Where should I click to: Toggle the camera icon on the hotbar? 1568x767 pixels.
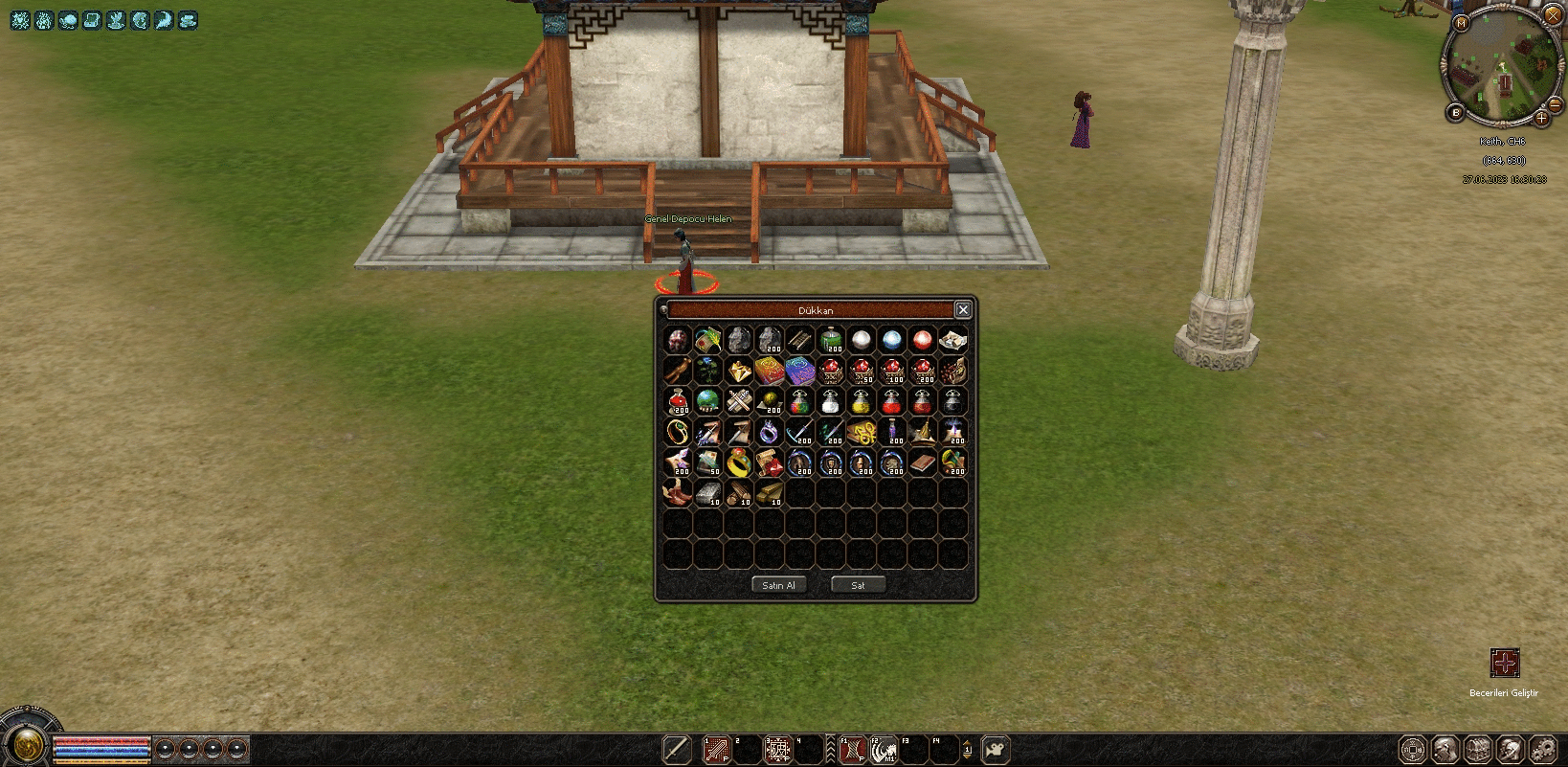(x=996, y=749)
